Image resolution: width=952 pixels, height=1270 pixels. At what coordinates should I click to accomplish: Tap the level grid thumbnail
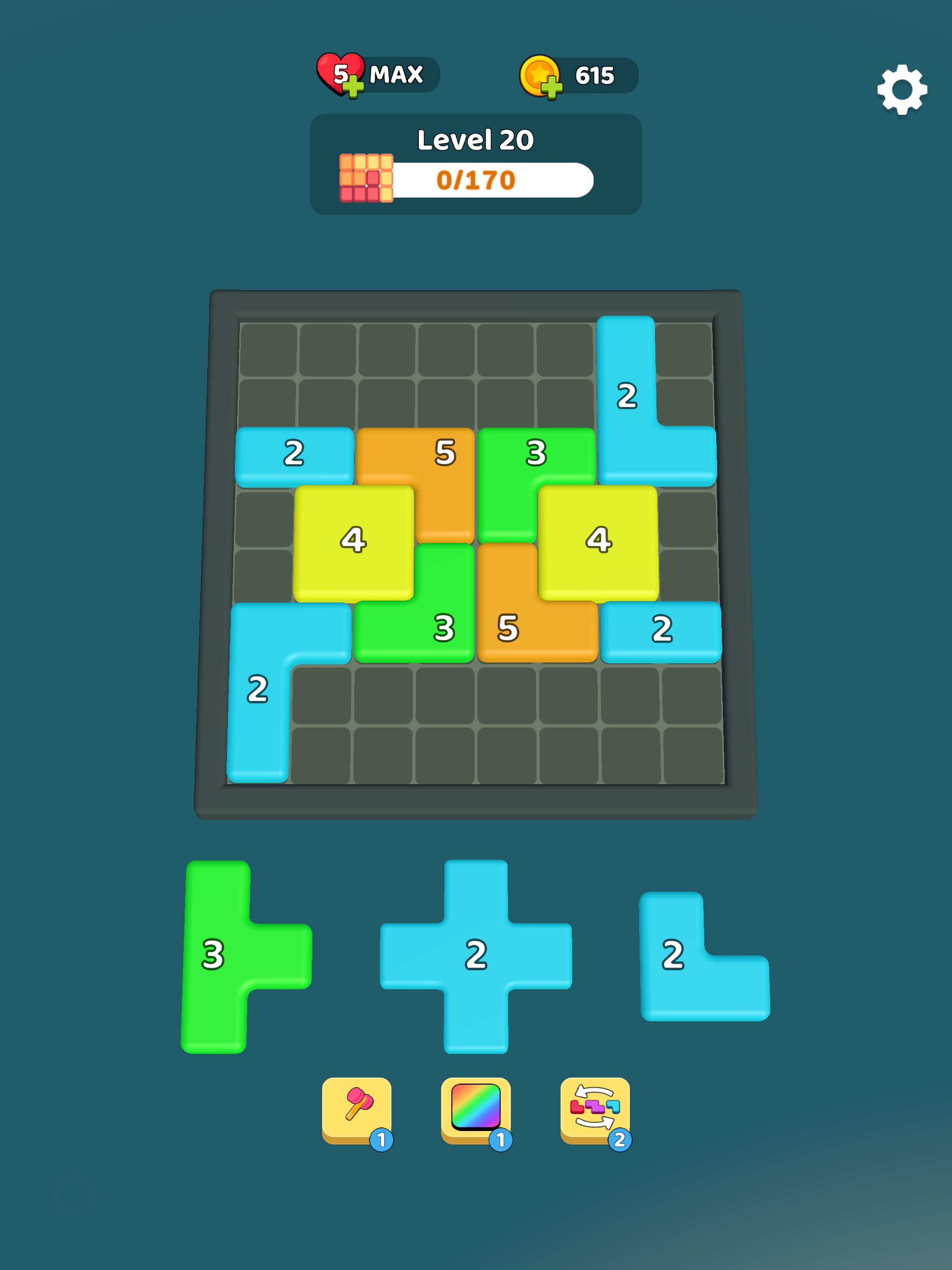[366, 178]
